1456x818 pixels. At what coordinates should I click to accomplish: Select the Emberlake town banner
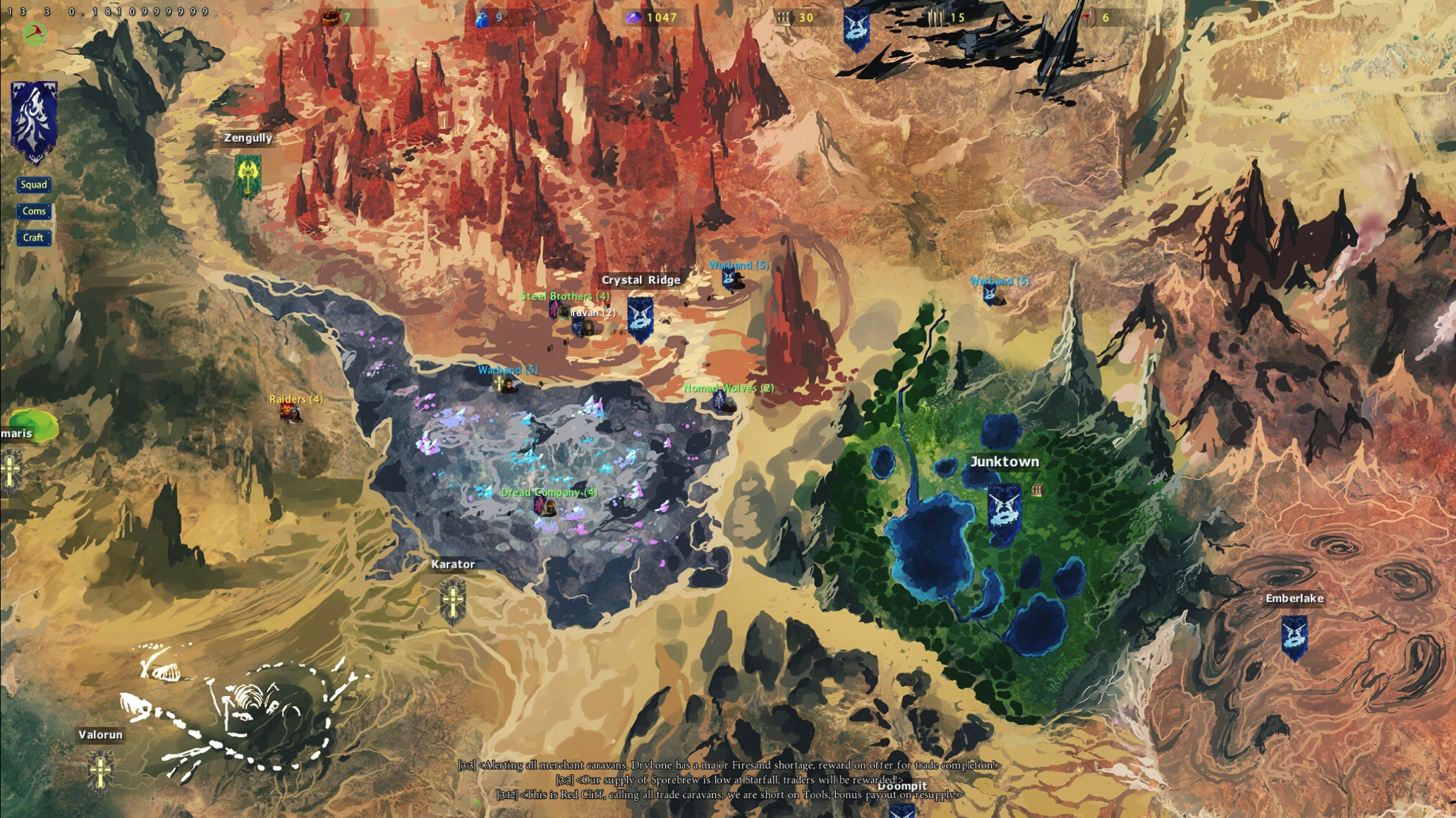1294,637
